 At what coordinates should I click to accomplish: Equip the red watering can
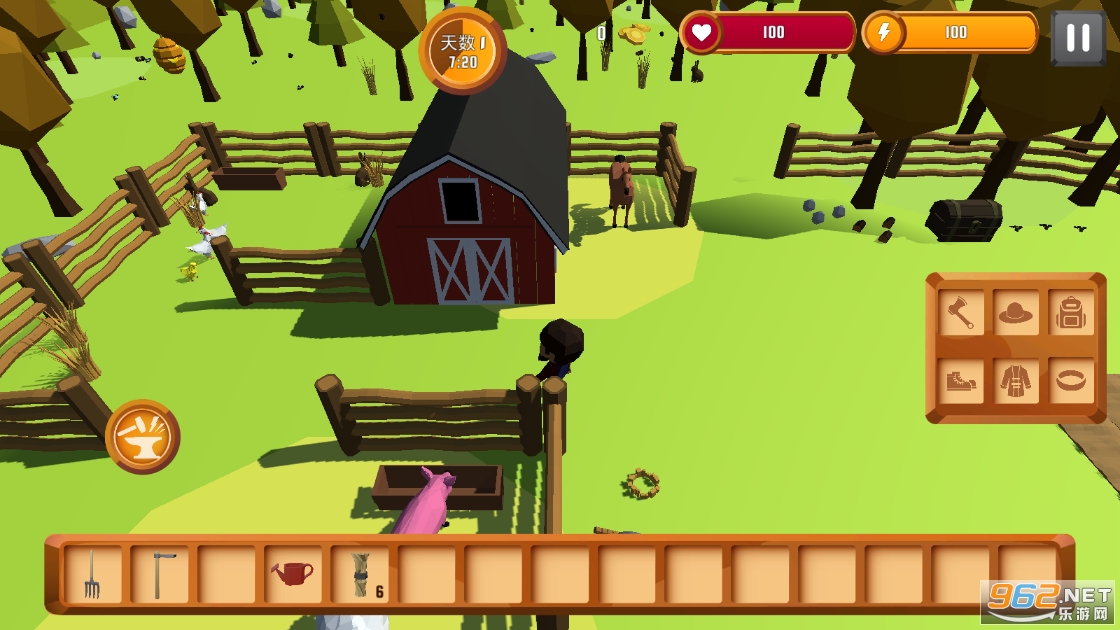[293, 574]
